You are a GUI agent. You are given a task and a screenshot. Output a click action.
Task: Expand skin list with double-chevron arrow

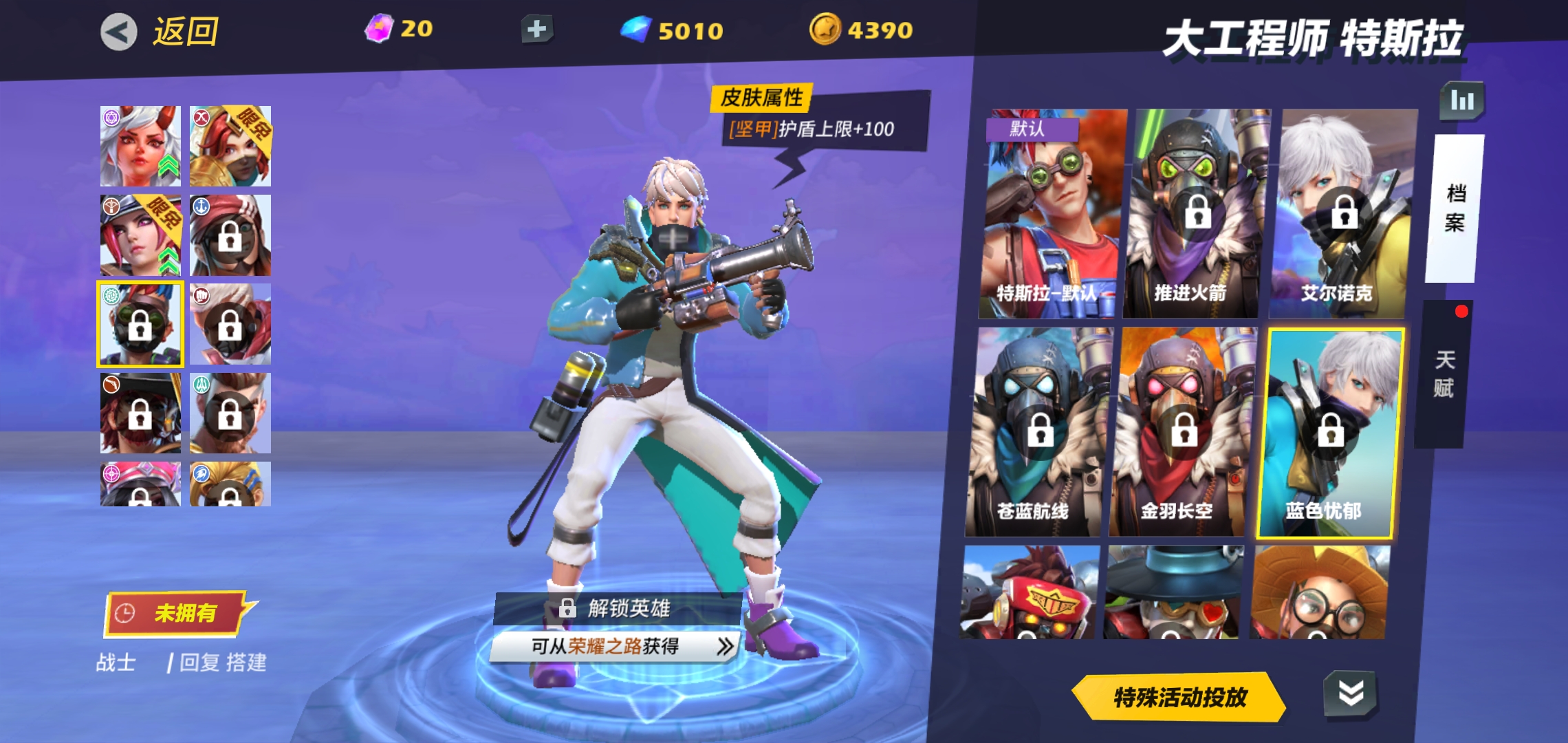tap(1351, 693)
